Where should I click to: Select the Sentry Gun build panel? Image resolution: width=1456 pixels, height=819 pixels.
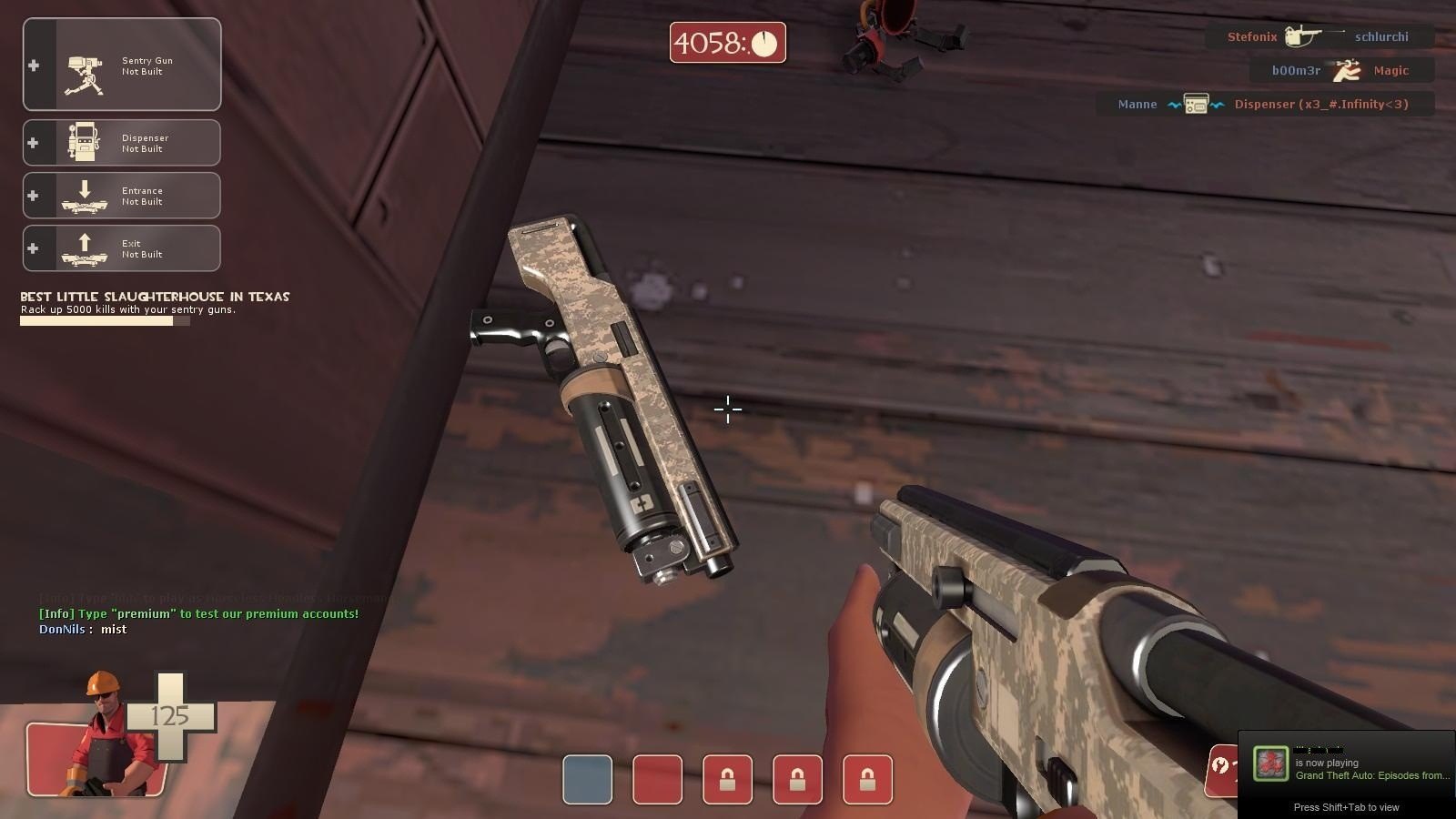[122, 65]
